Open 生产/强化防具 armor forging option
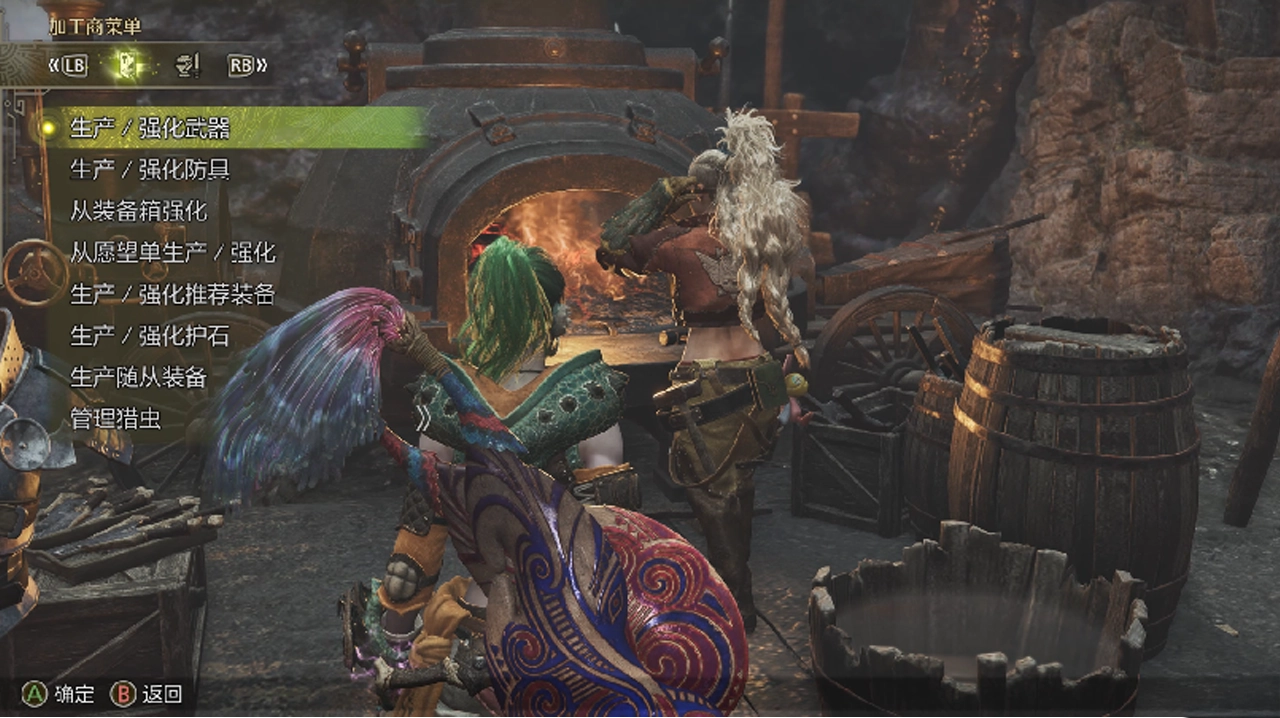This screenshot has width=1280, height=718. (150, 170)
